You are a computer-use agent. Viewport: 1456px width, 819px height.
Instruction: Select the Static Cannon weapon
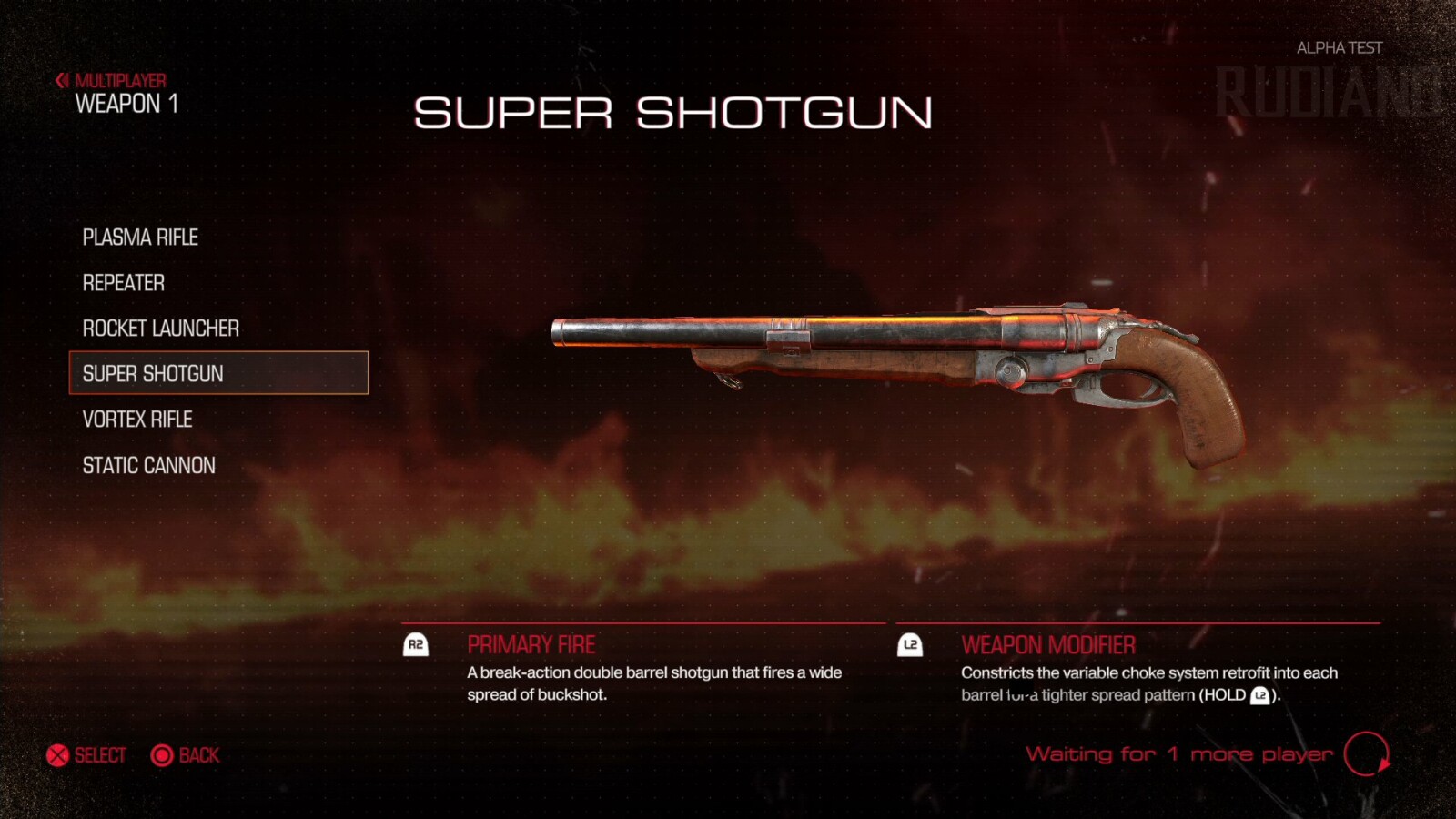(147, 465)
